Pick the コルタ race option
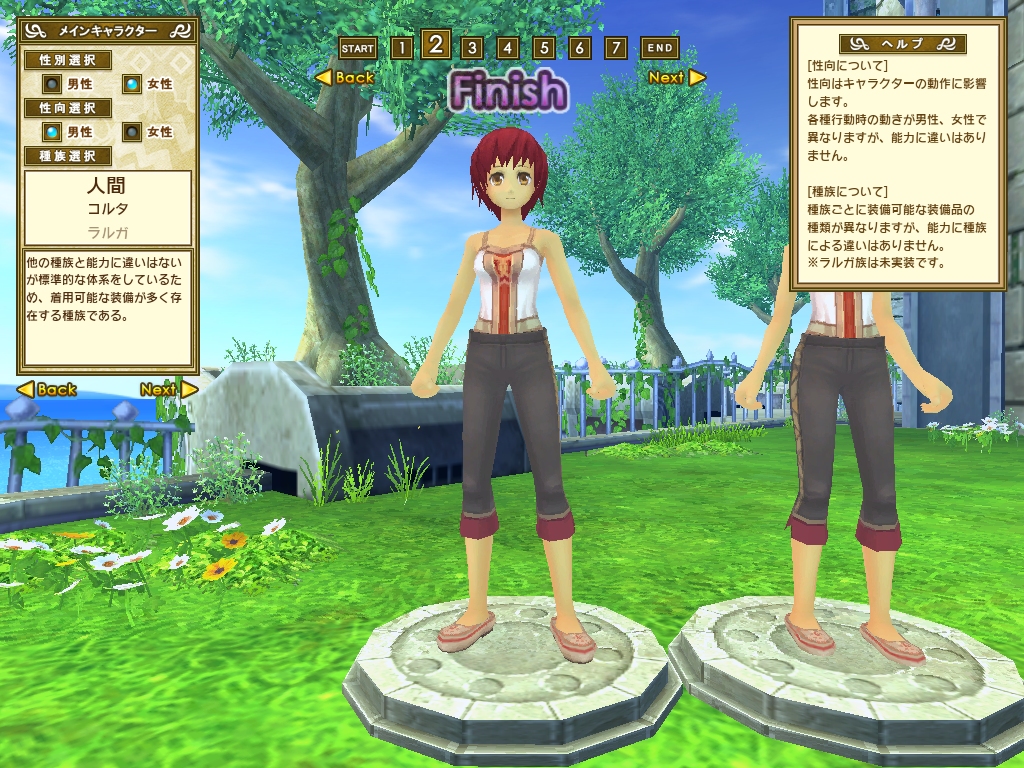Image resolution: width=1024 pixels, height=768 pixels. click(107, 210)
